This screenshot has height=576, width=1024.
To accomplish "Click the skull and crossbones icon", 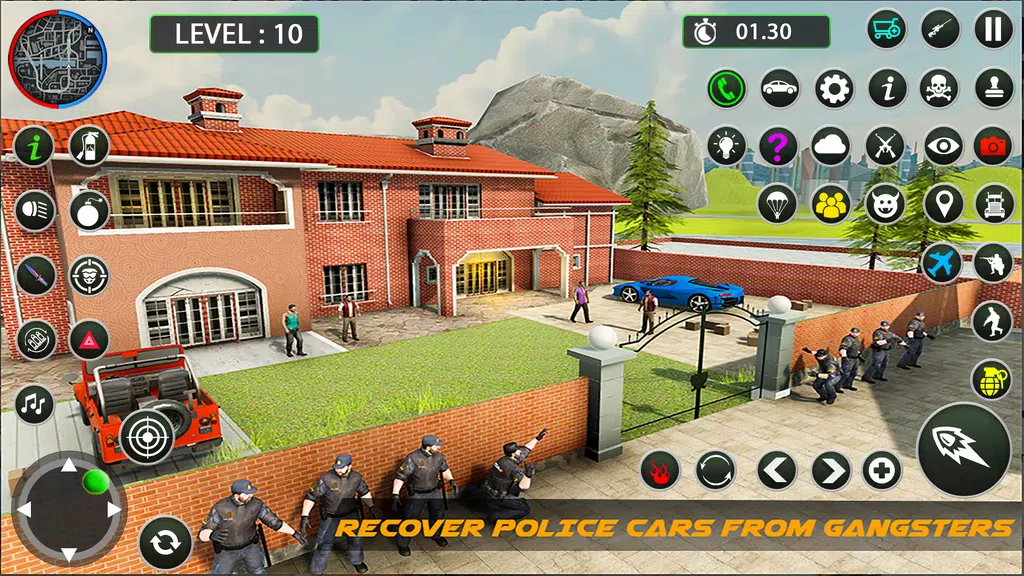I will coord(940,88).
